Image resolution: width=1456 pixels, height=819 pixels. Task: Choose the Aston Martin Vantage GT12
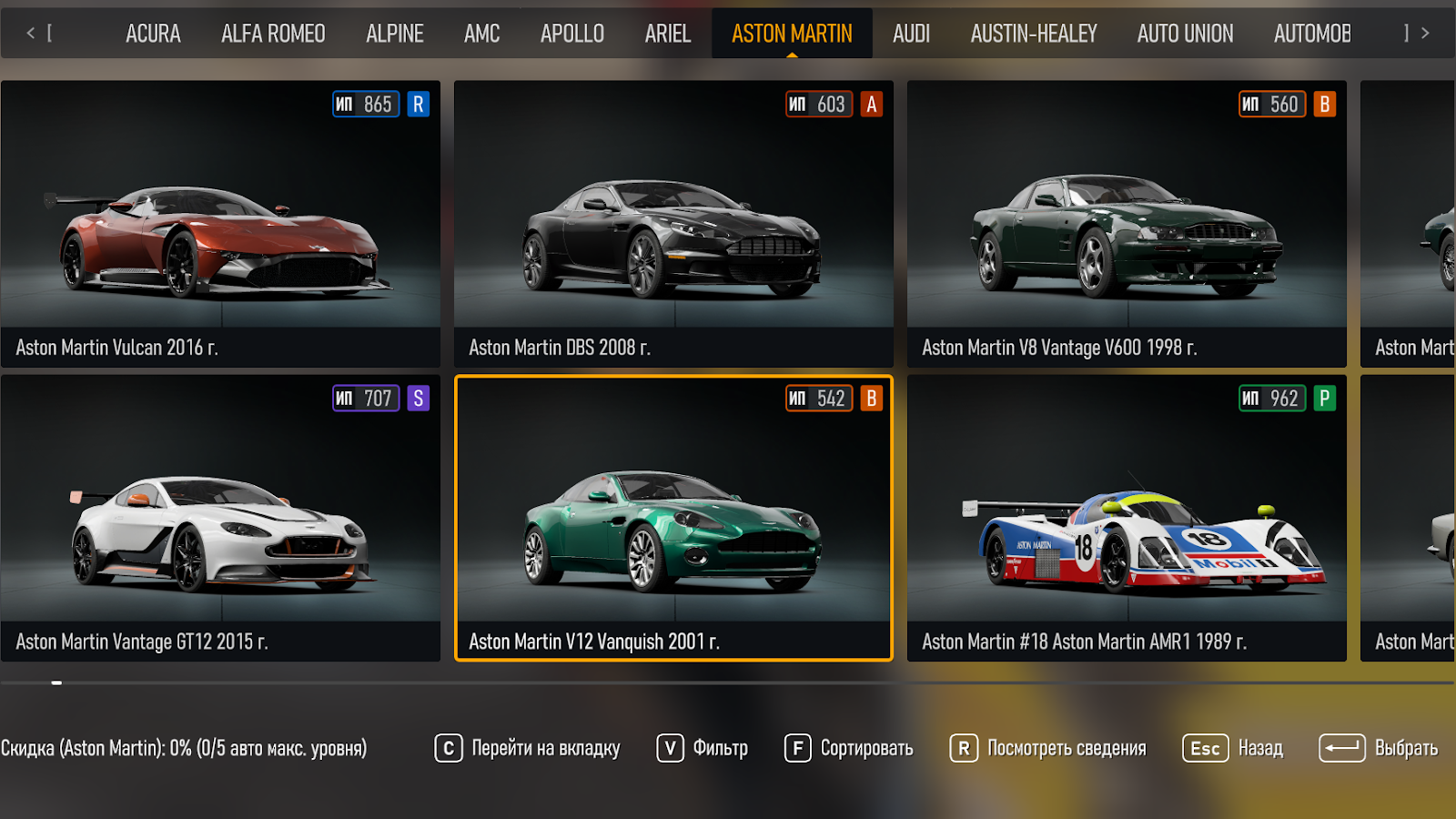tap(220, 518)
